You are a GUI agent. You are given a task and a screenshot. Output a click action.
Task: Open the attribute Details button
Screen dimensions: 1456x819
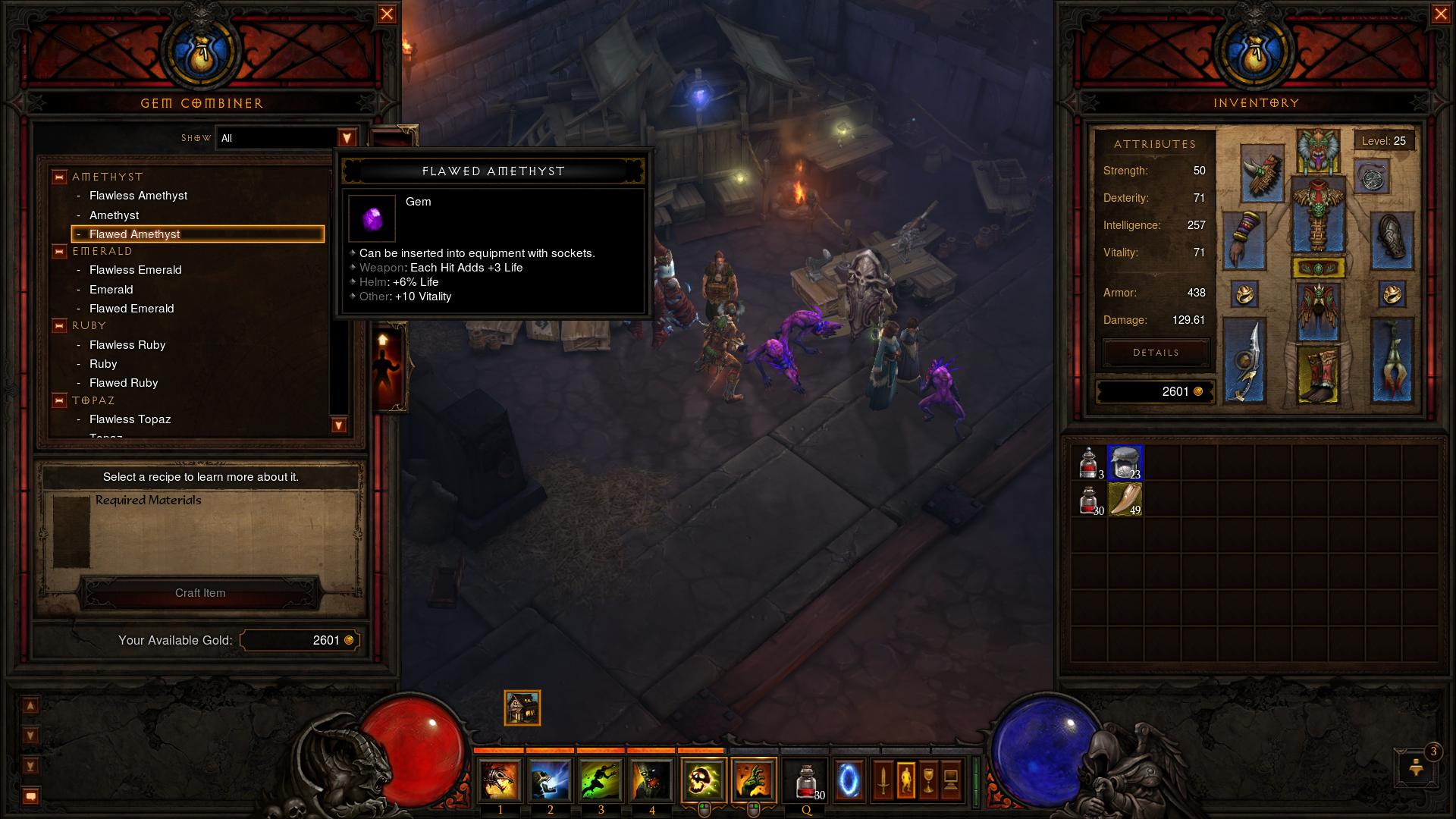pos(1156,353)
